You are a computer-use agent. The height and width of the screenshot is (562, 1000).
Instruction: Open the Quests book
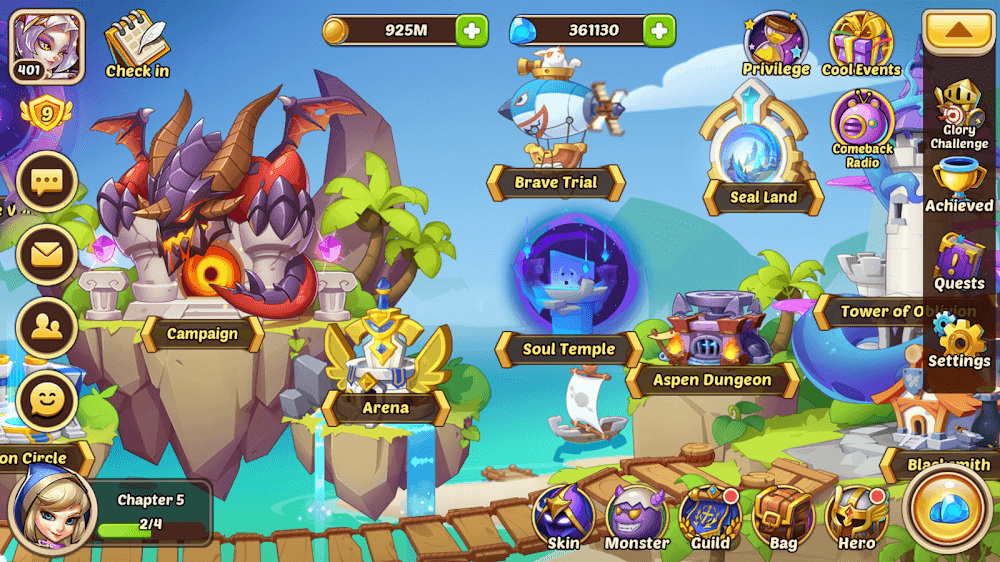click(959, 262)
